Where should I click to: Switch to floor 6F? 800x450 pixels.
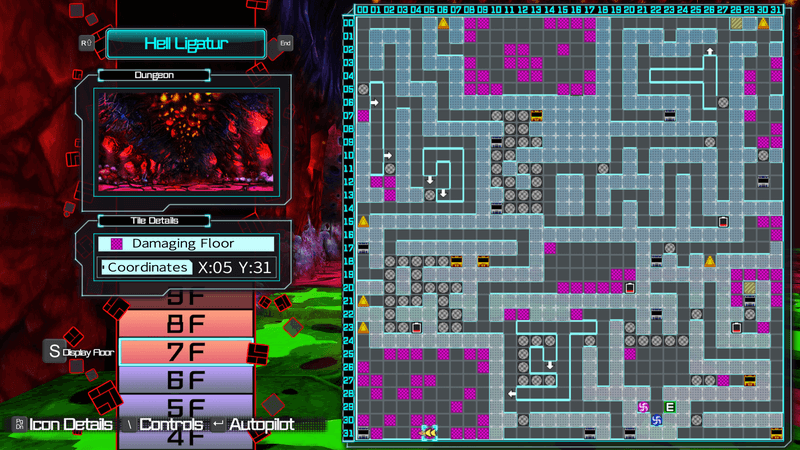(x=185, y=380)
